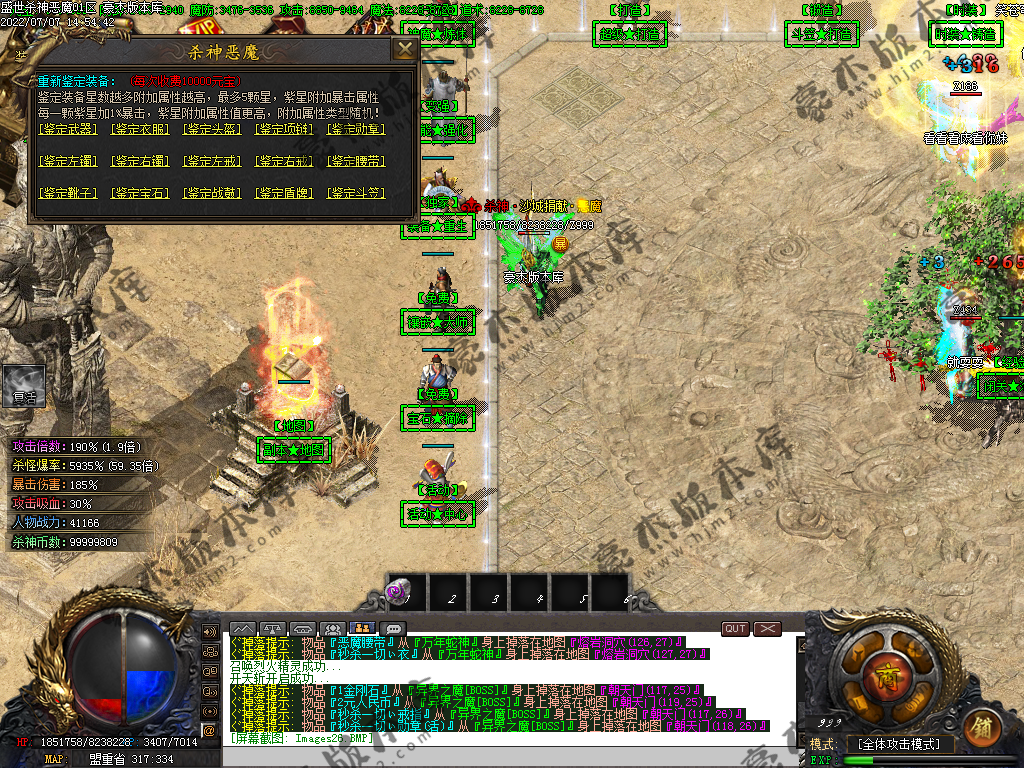Select the 鉴定腰带 option
Screen dimensions: 1024x768
click(x=357, y=161)
